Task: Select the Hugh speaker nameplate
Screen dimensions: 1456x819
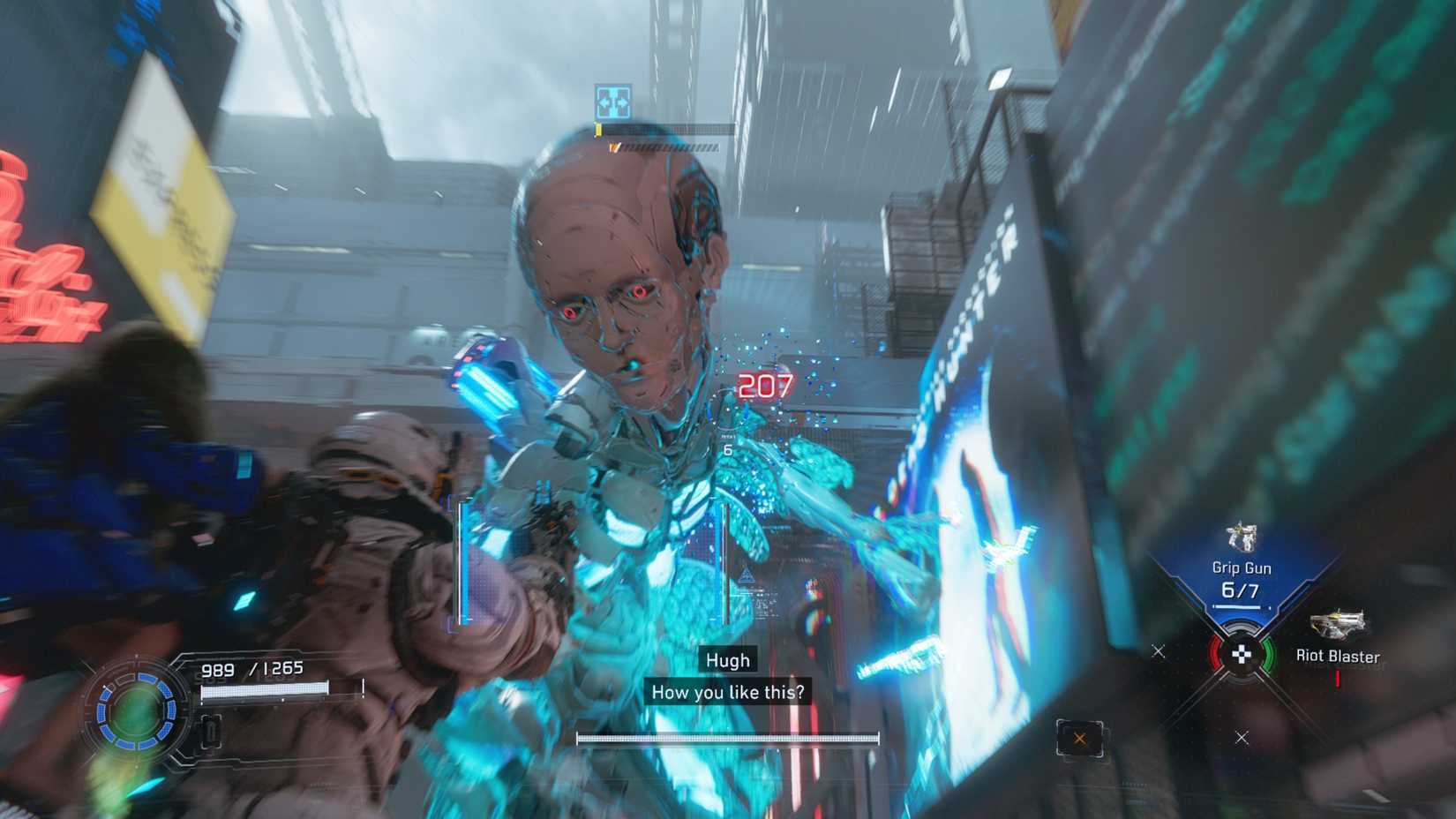Action: tap(727, 659)
